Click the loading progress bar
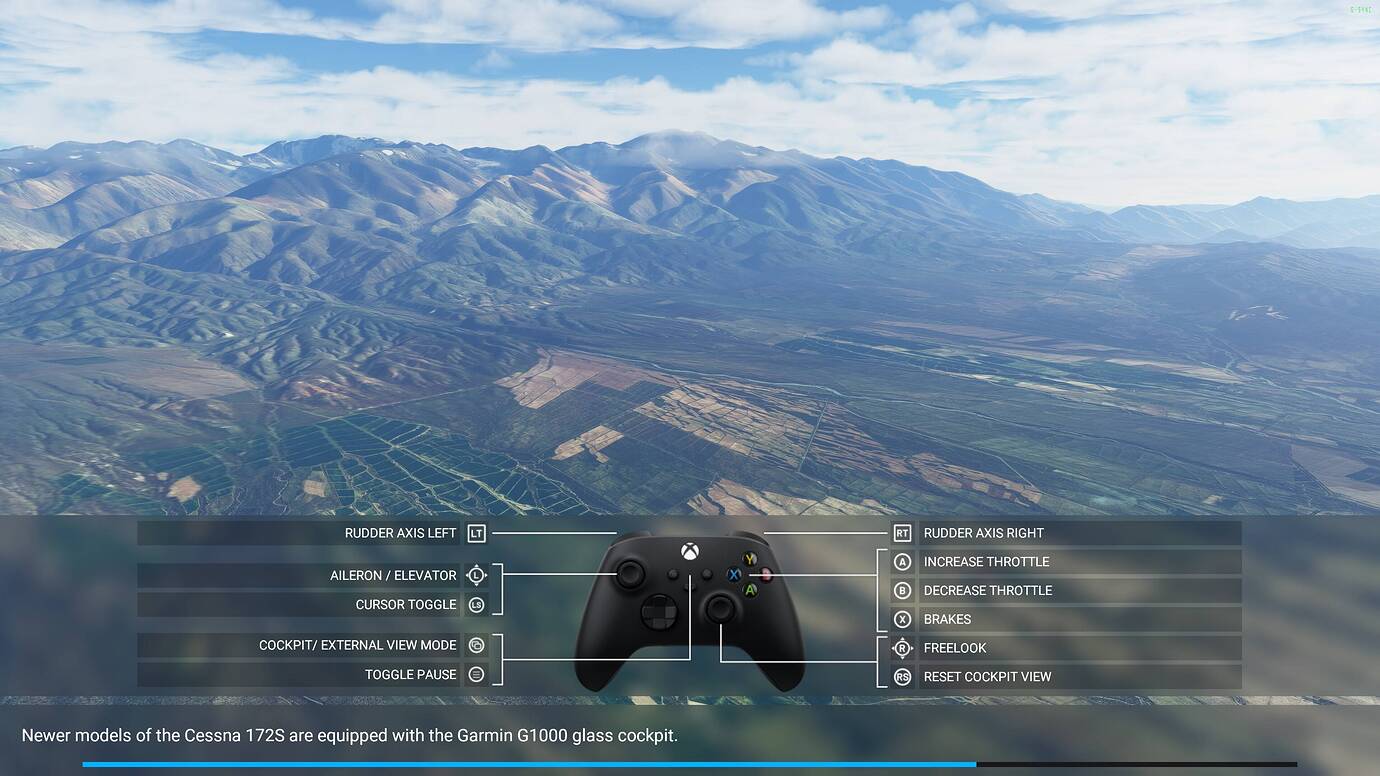The width and height of the screenshot is (1380, 776). (x=690, y=763)
